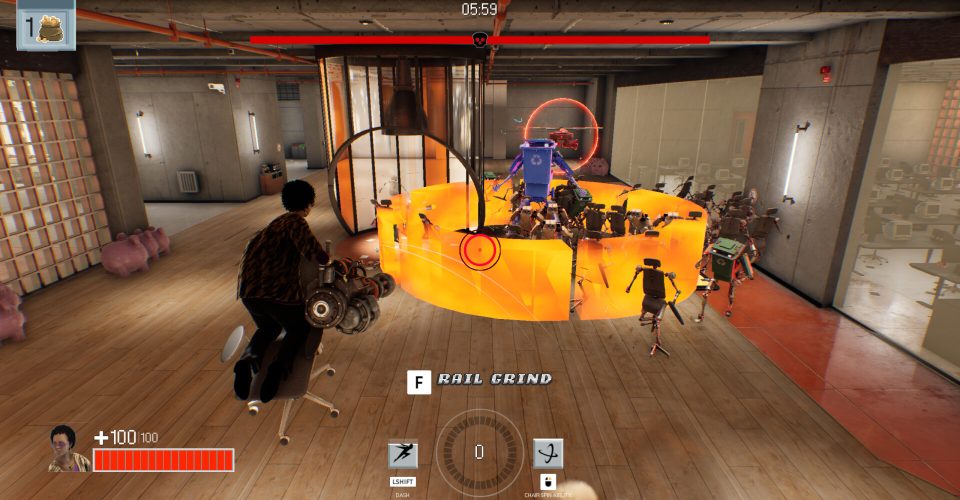Select the circular combo gauge

coord(479,452)
